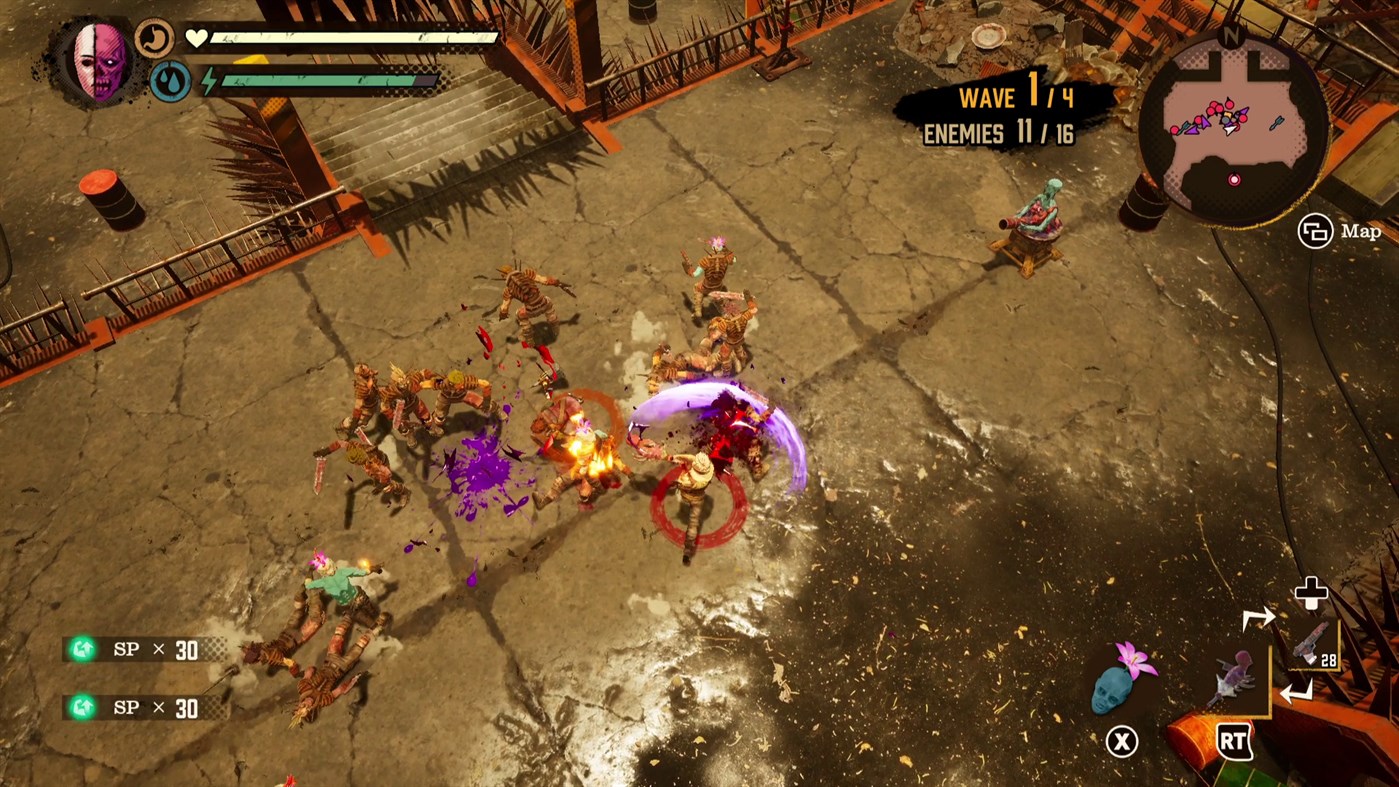Click the white heart health icon
The width and height of the screenshot is (1399, 787).
[x=196, y=36]
